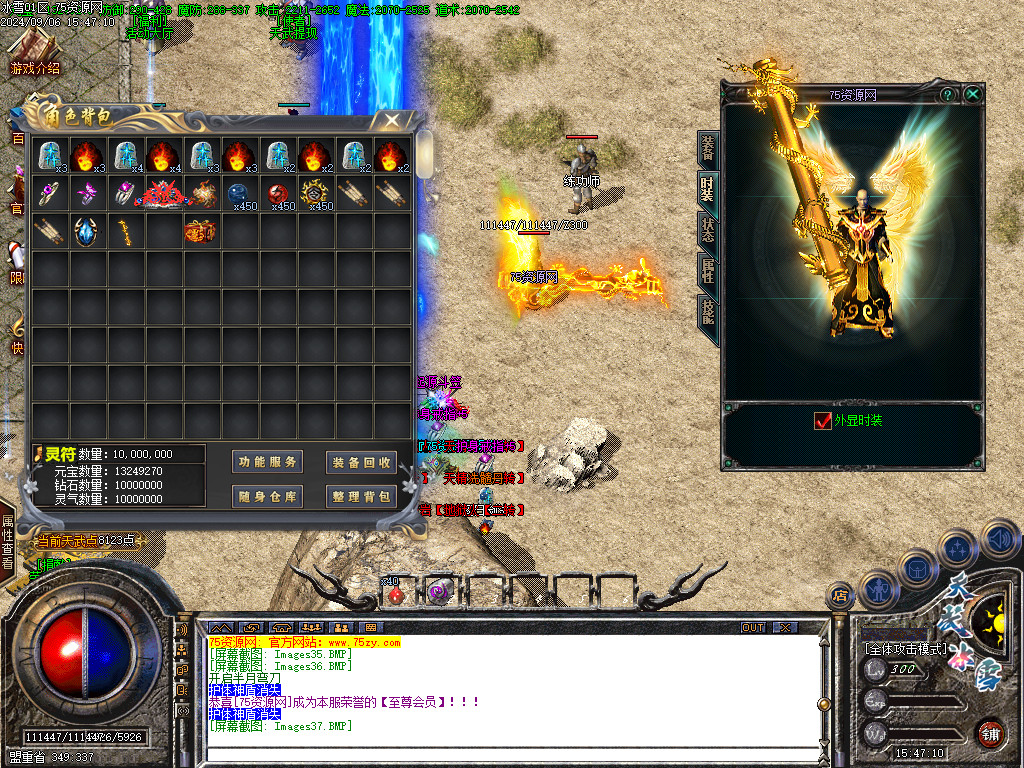
Task: Switch to the 装备 equipment tab
Action: coord(708,149)
